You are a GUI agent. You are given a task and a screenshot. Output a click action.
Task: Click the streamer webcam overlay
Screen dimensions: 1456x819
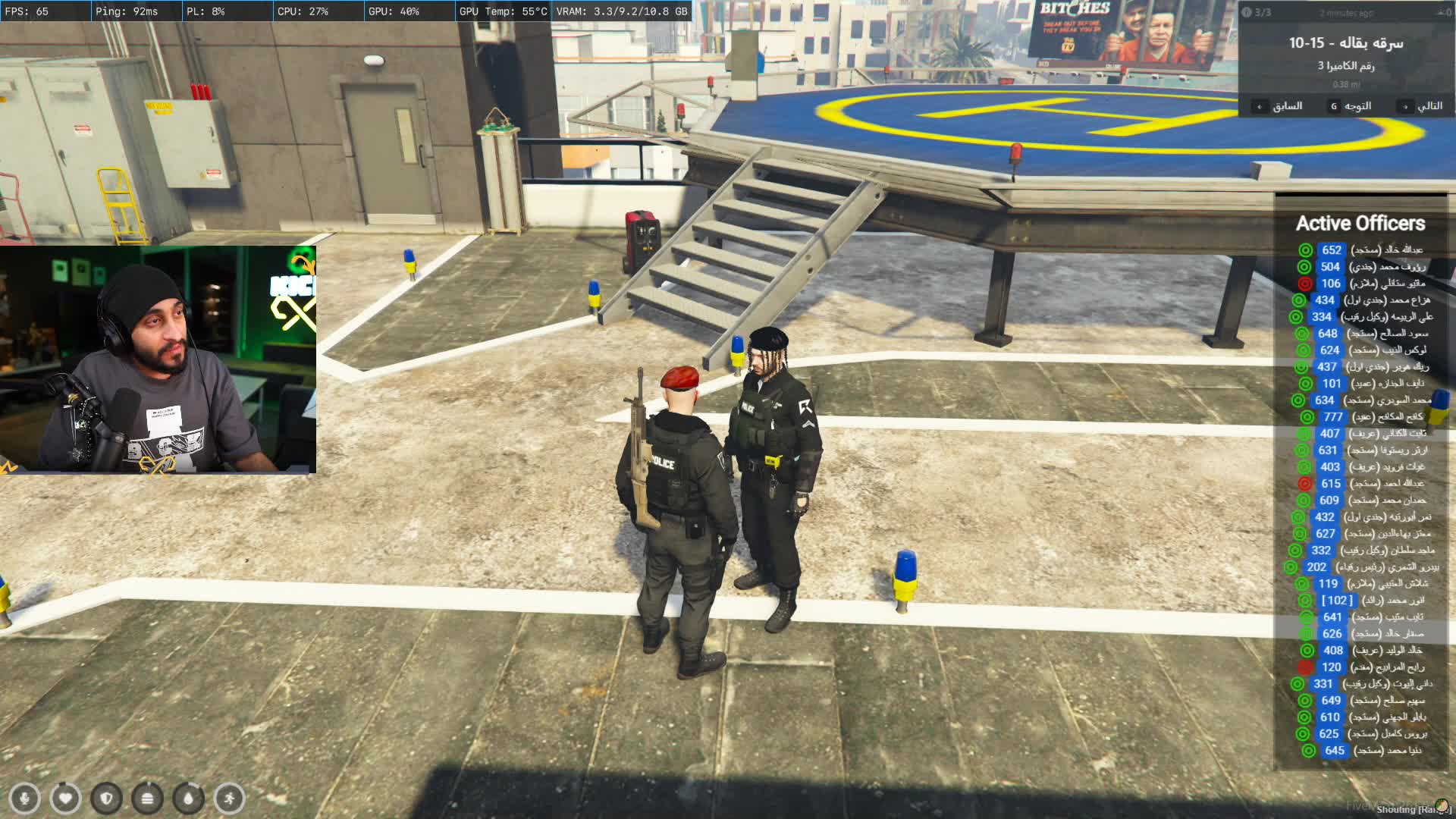[x=158, y=359]
